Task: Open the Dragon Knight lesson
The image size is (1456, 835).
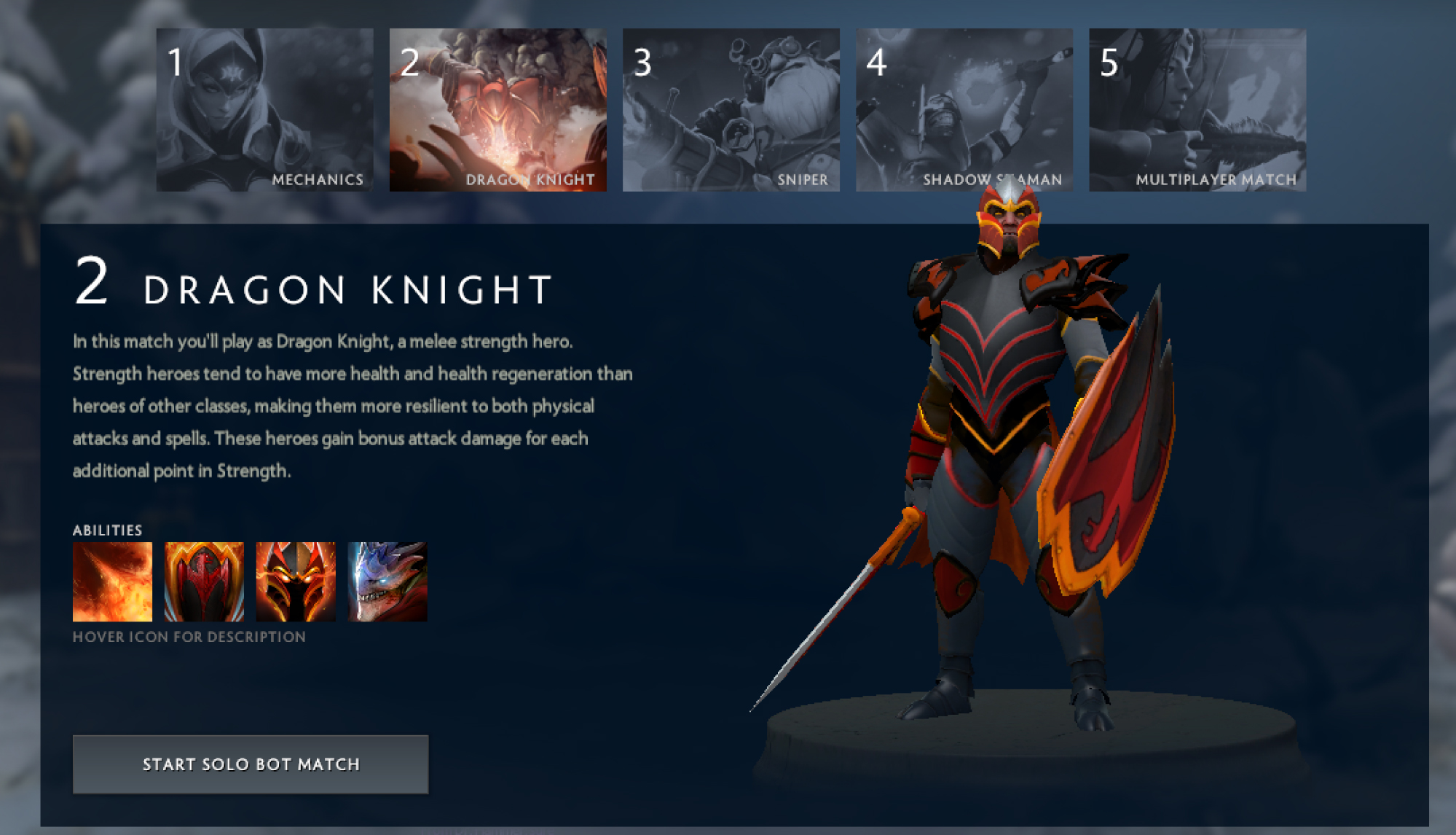Action: (x=497, y=108)
